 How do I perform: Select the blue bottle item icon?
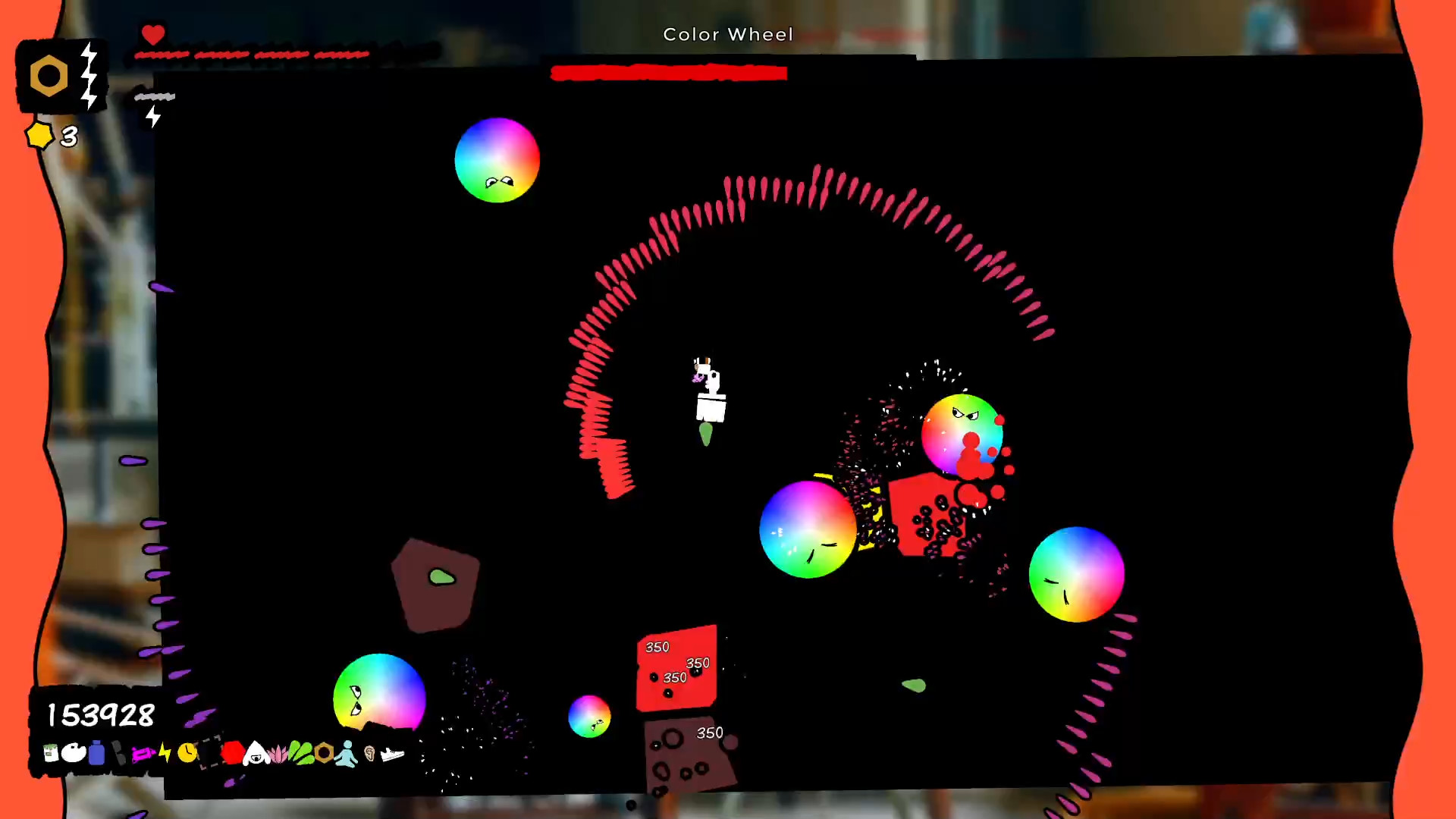[x=97, y=752]
